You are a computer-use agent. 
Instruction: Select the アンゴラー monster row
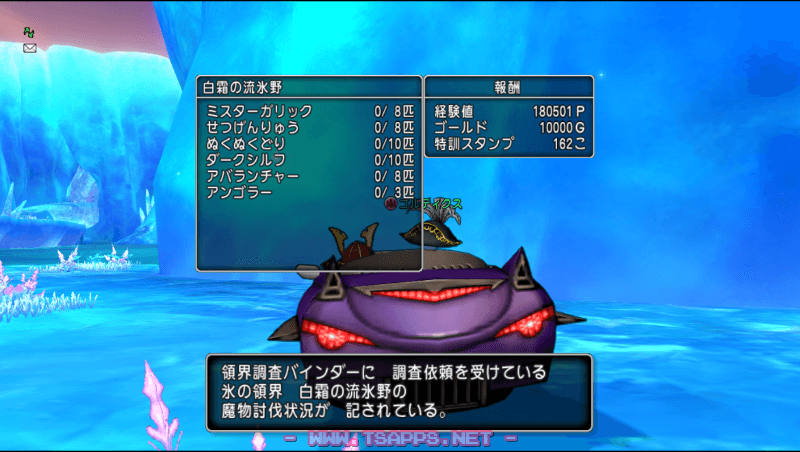tap(308, 191)
